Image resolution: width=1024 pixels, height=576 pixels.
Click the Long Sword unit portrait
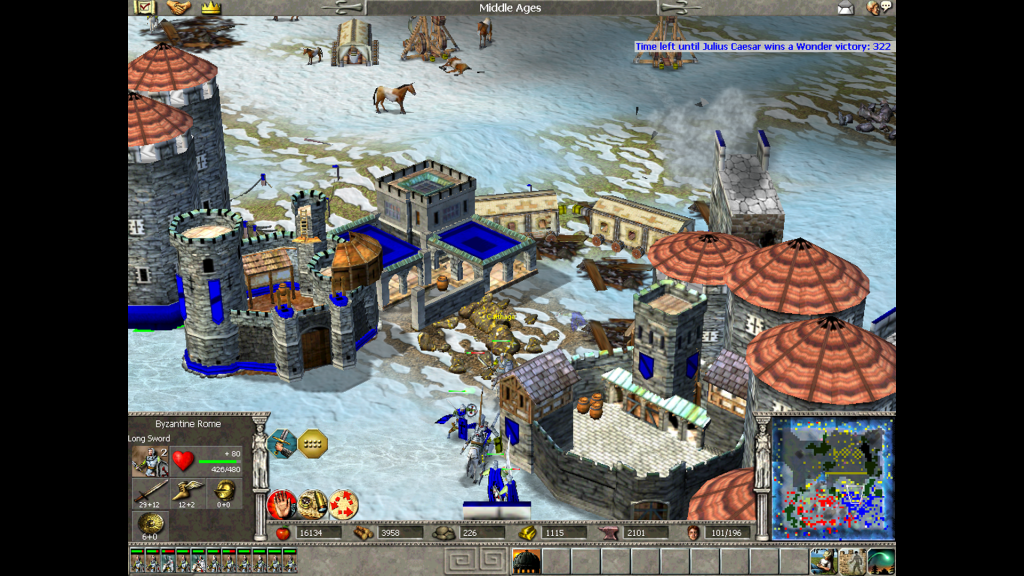pos(150,460)
